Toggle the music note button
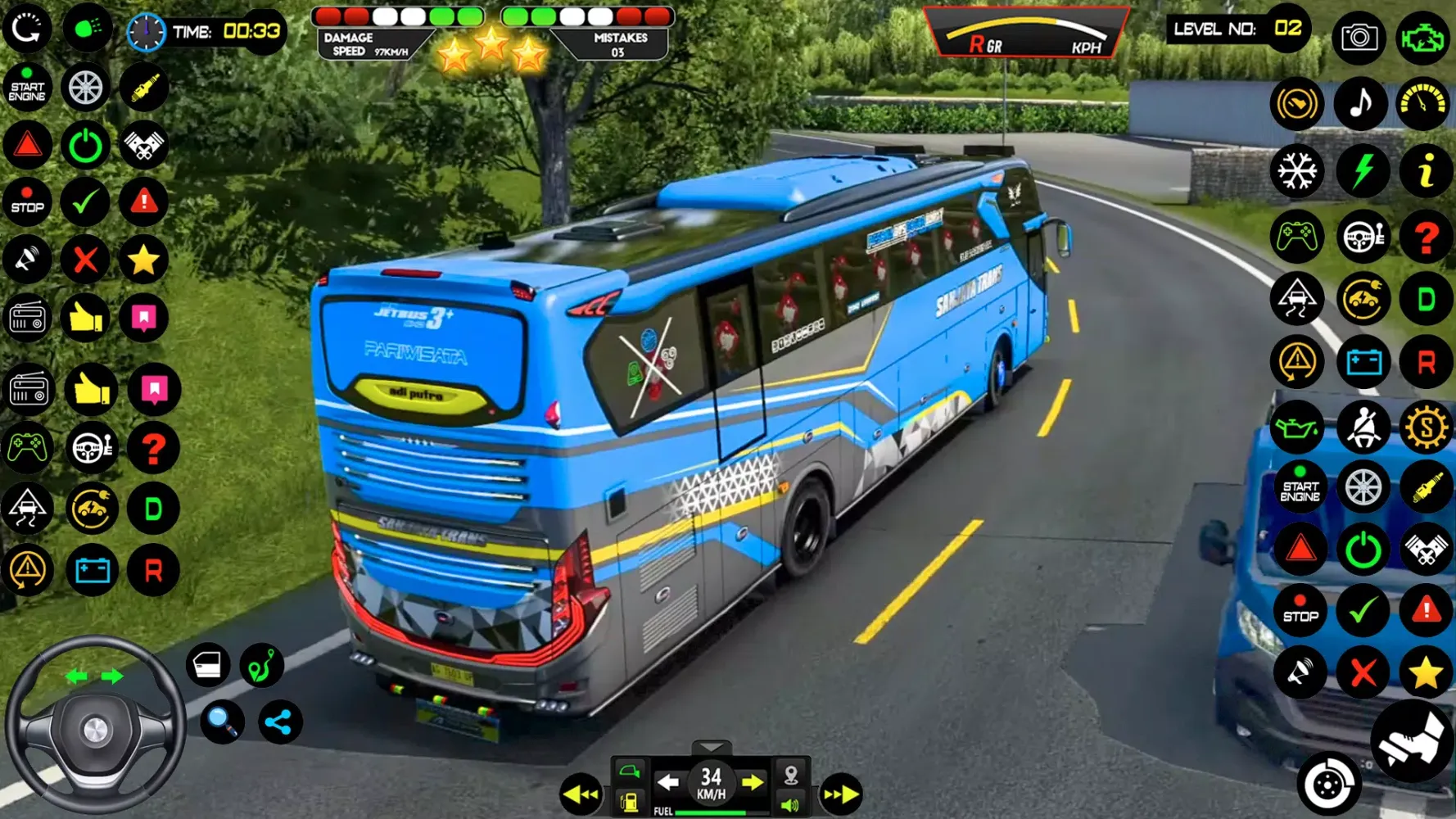The height and width of the screenshot is (819, 1456). click(1360, 103)
